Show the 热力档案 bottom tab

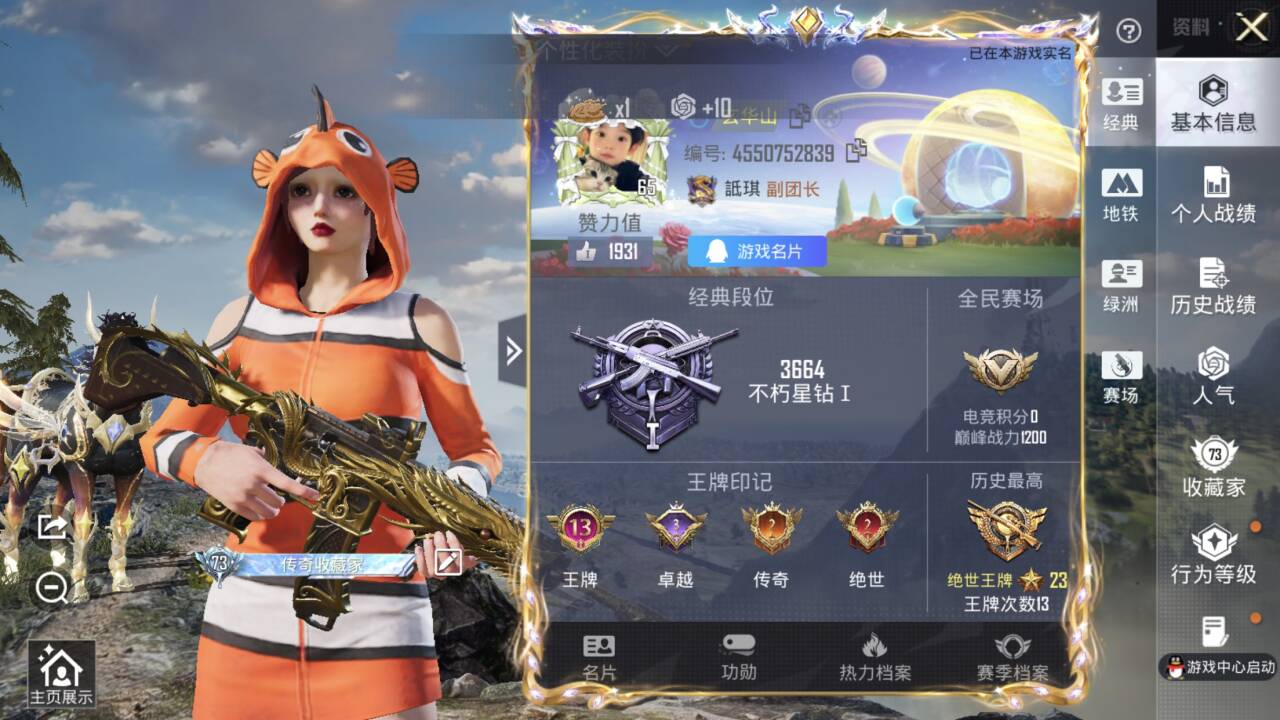coord(875,657)
